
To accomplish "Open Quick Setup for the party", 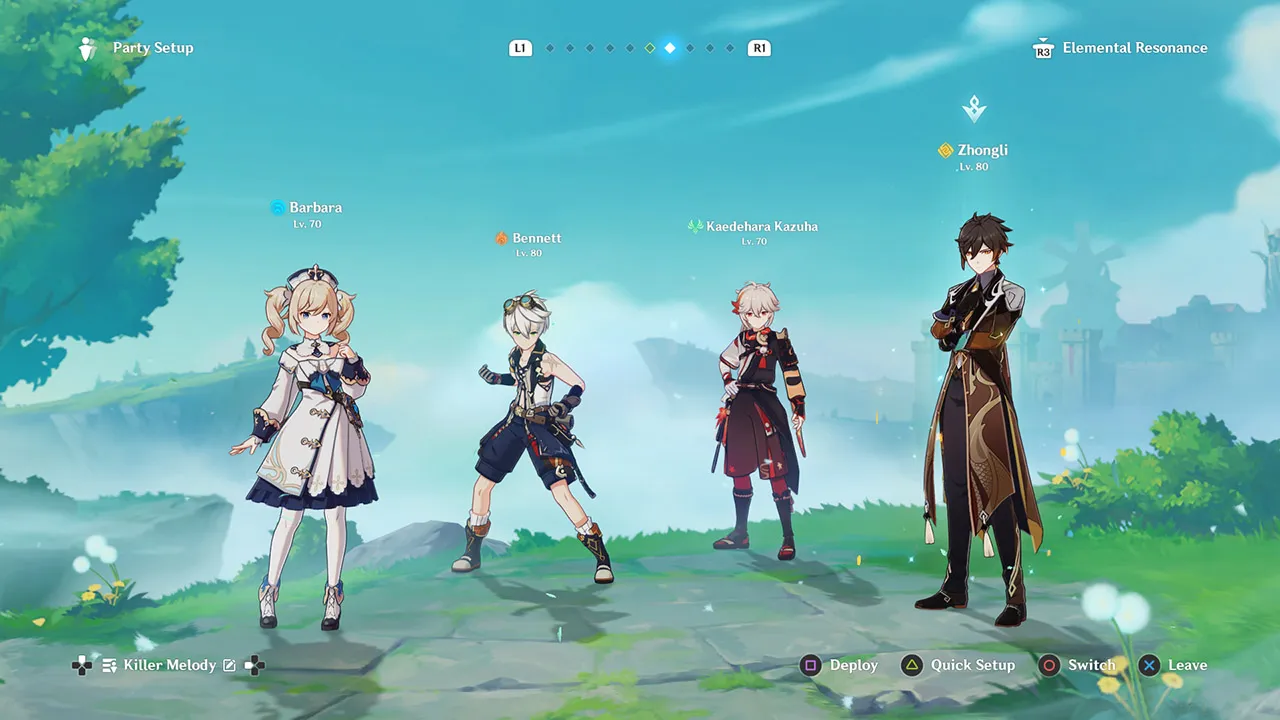I will click(958, 665).
